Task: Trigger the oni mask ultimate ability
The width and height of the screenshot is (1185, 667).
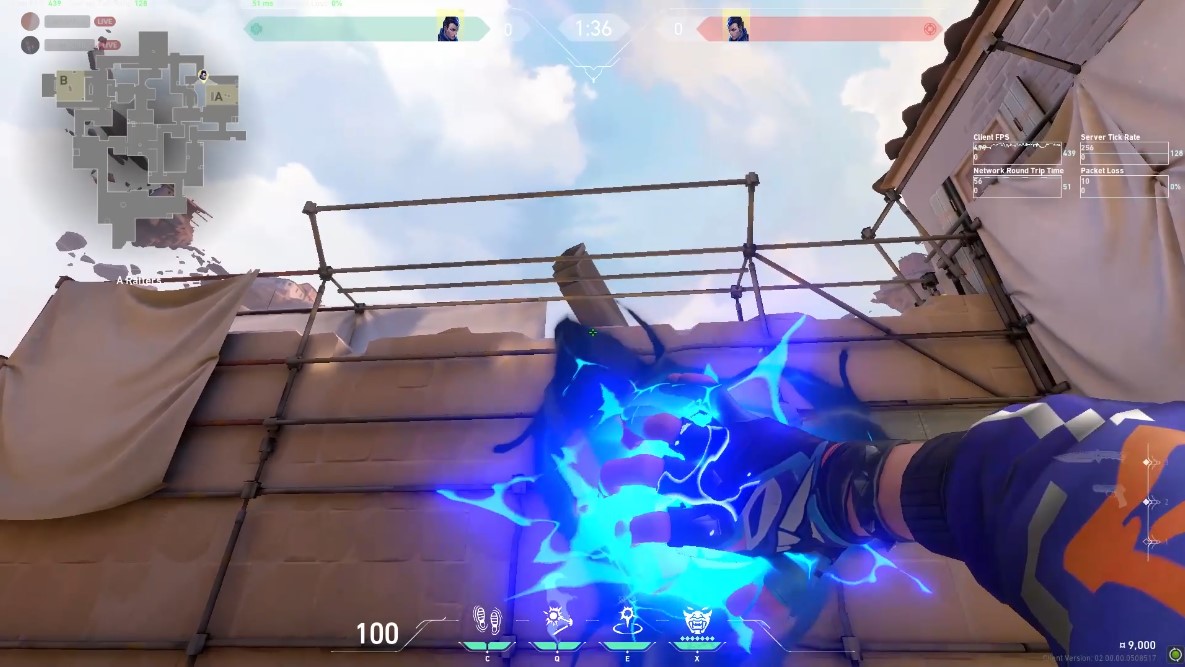Action: tap(696, 621)
